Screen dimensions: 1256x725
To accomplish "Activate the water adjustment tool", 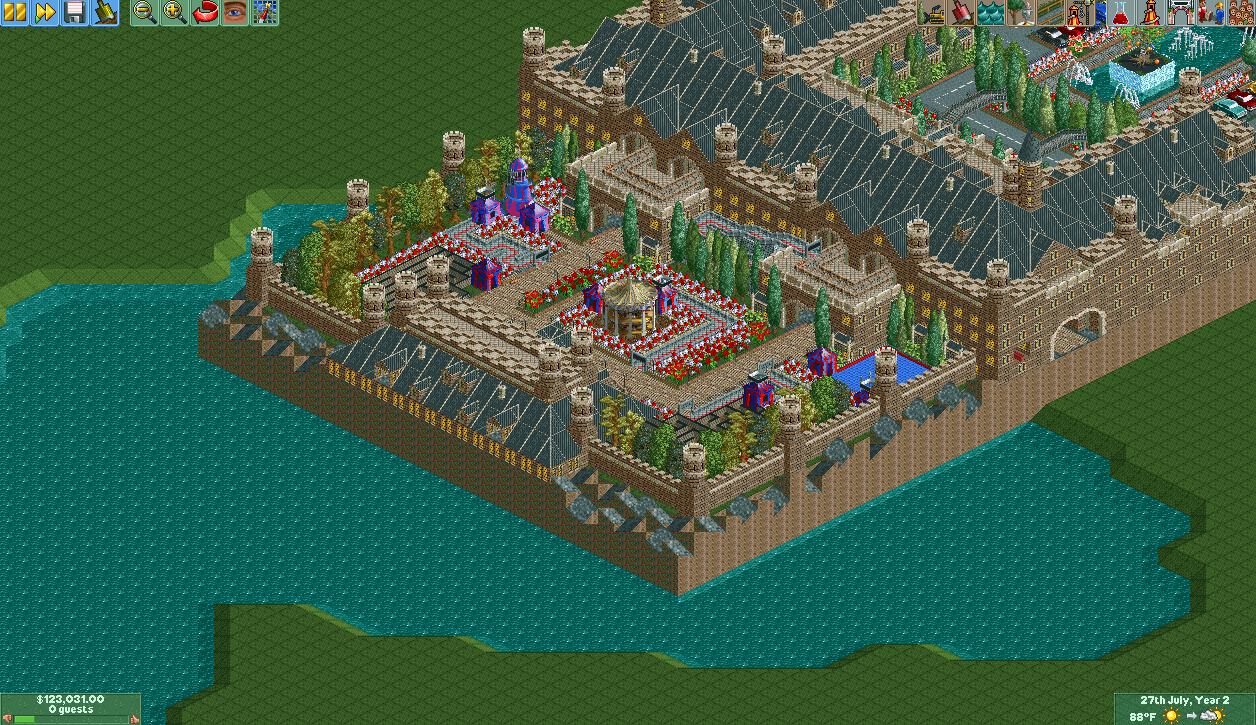I will [x=991, y=13].
